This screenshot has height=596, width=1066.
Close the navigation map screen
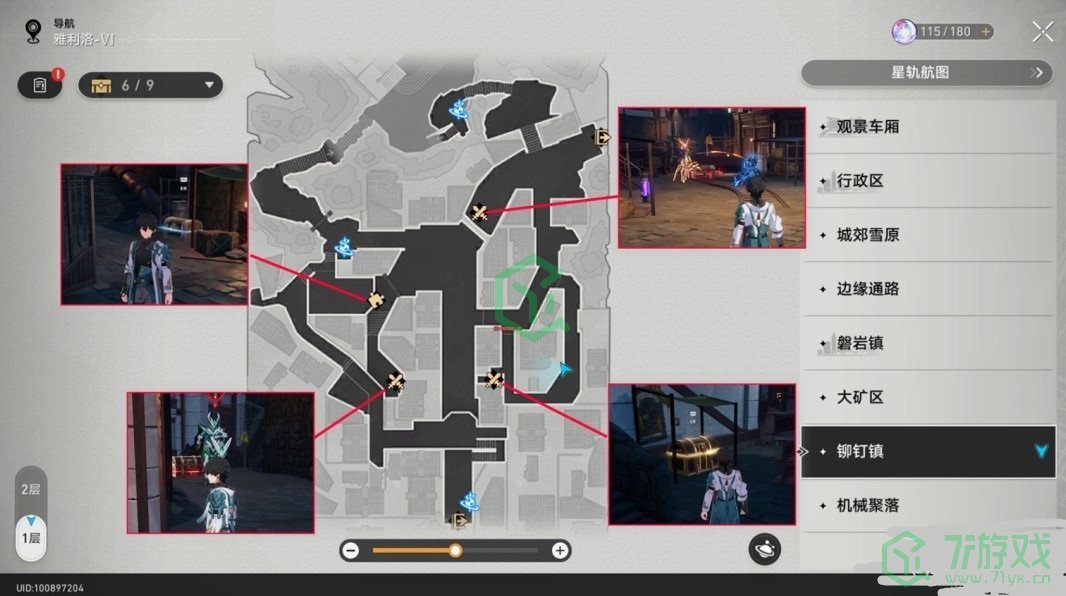[x=1043, y=32]
